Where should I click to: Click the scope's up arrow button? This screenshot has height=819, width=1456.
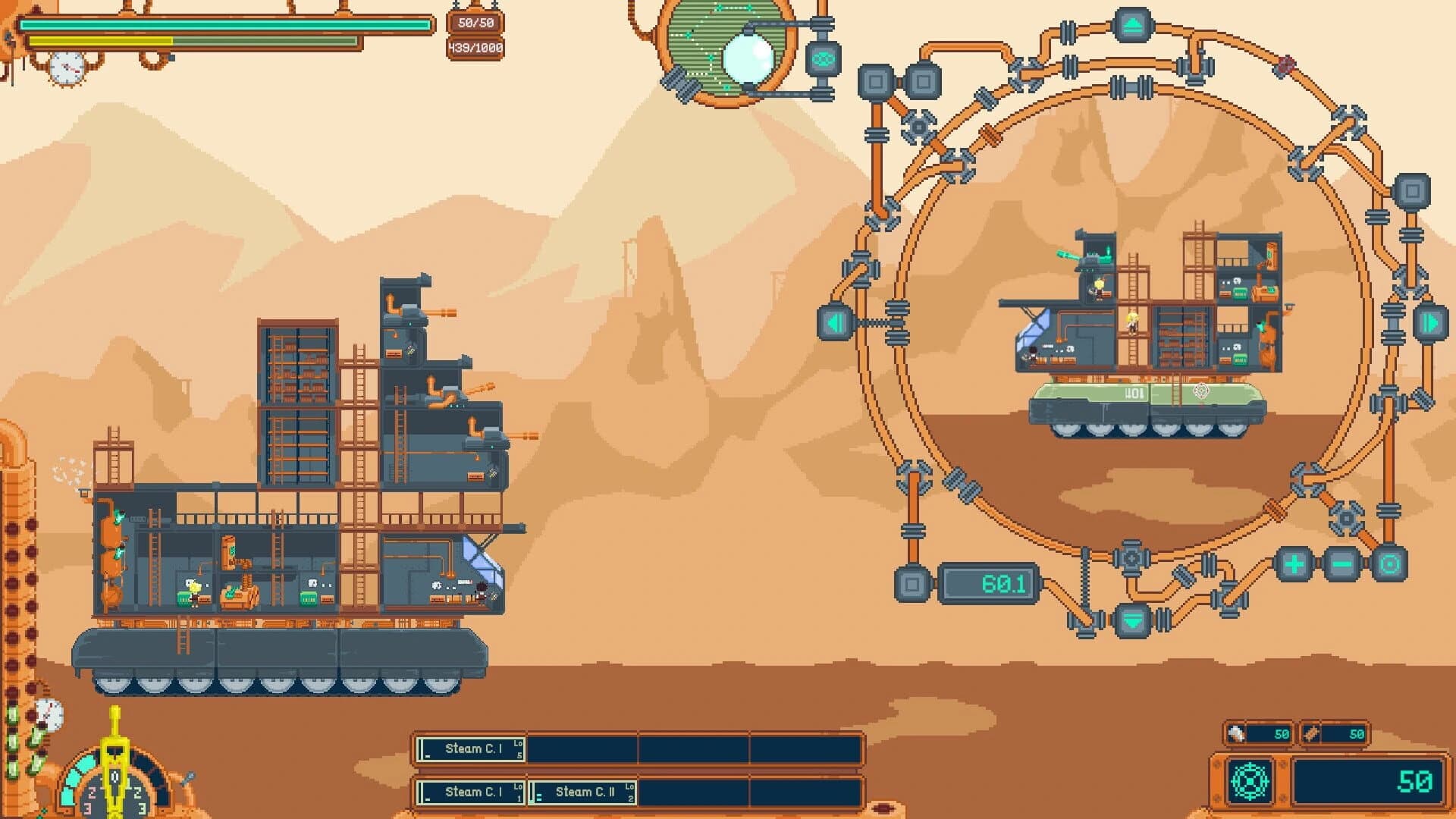point(1132,27)
